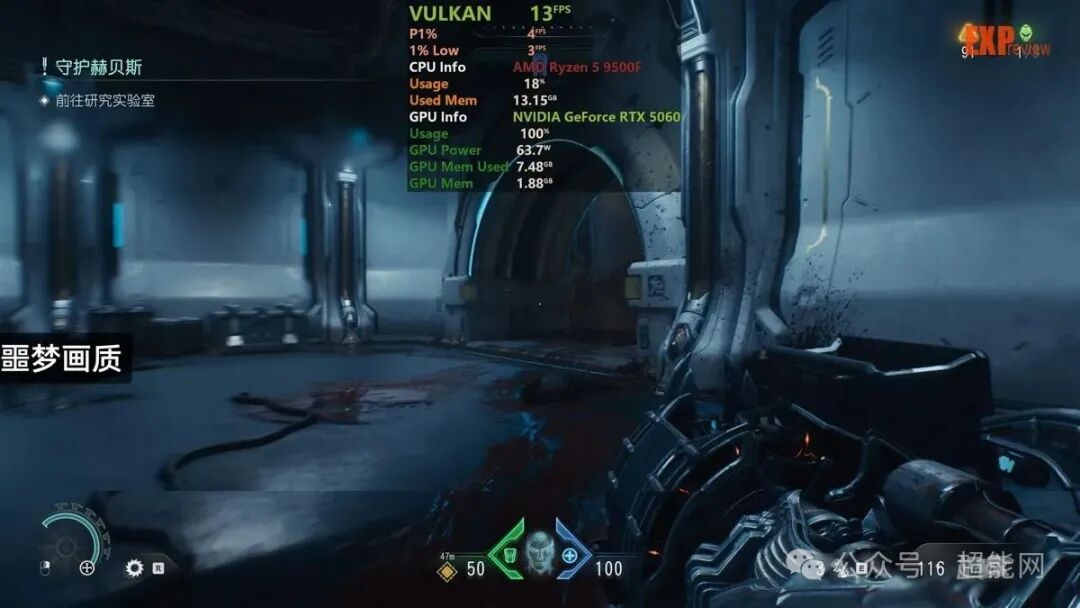Click the gold diamond waypoint marker
The width and height of the screenshot is (1080, 608).
point(448,570)
